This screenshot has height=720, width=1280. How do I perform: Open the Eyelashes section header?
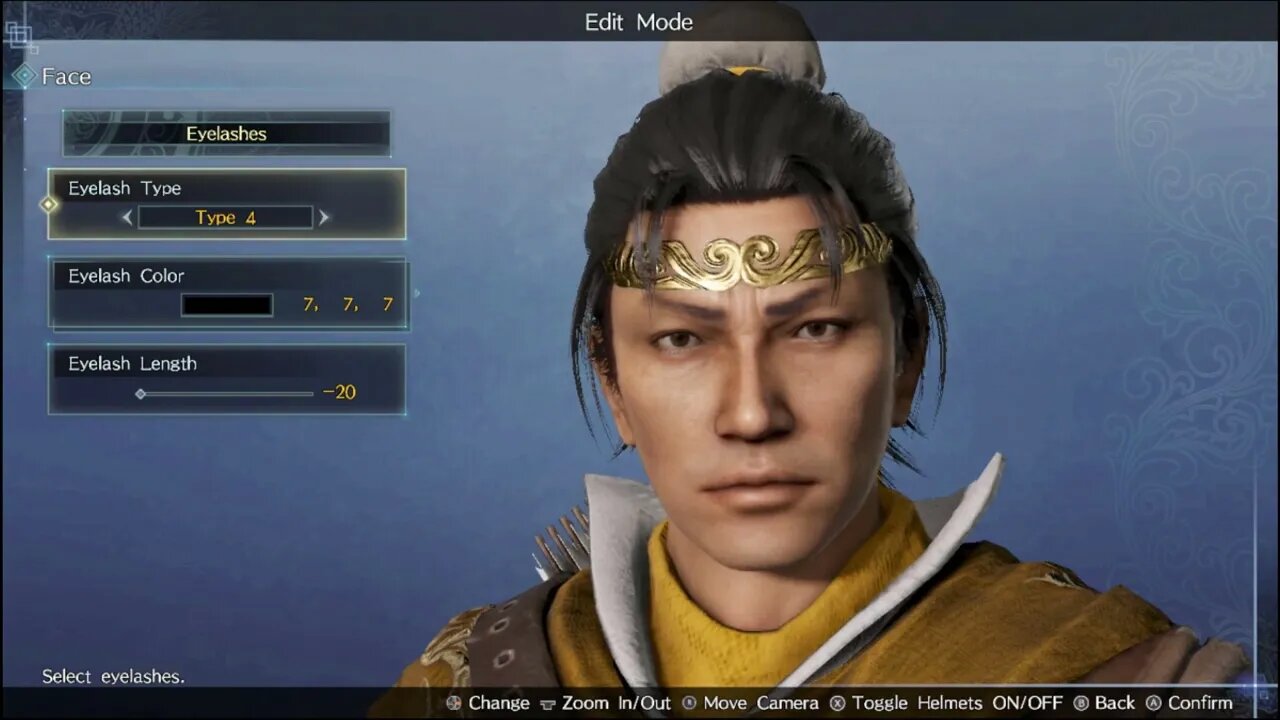pos(226,133)
